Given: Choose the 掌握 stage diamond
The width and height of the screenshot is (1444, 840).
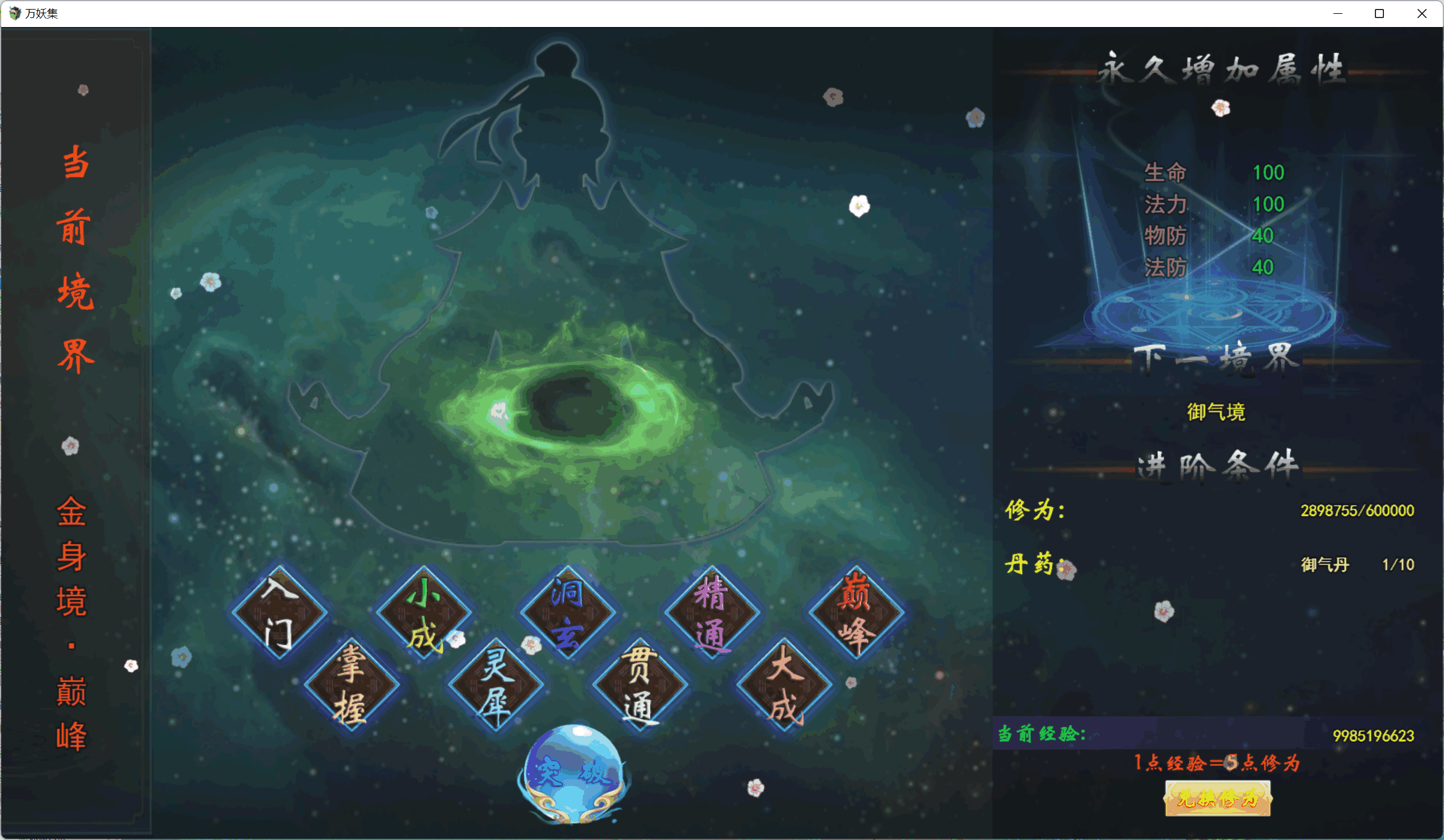Looking at the screenshot, I should pyautogui.click(x=352, y=684).
